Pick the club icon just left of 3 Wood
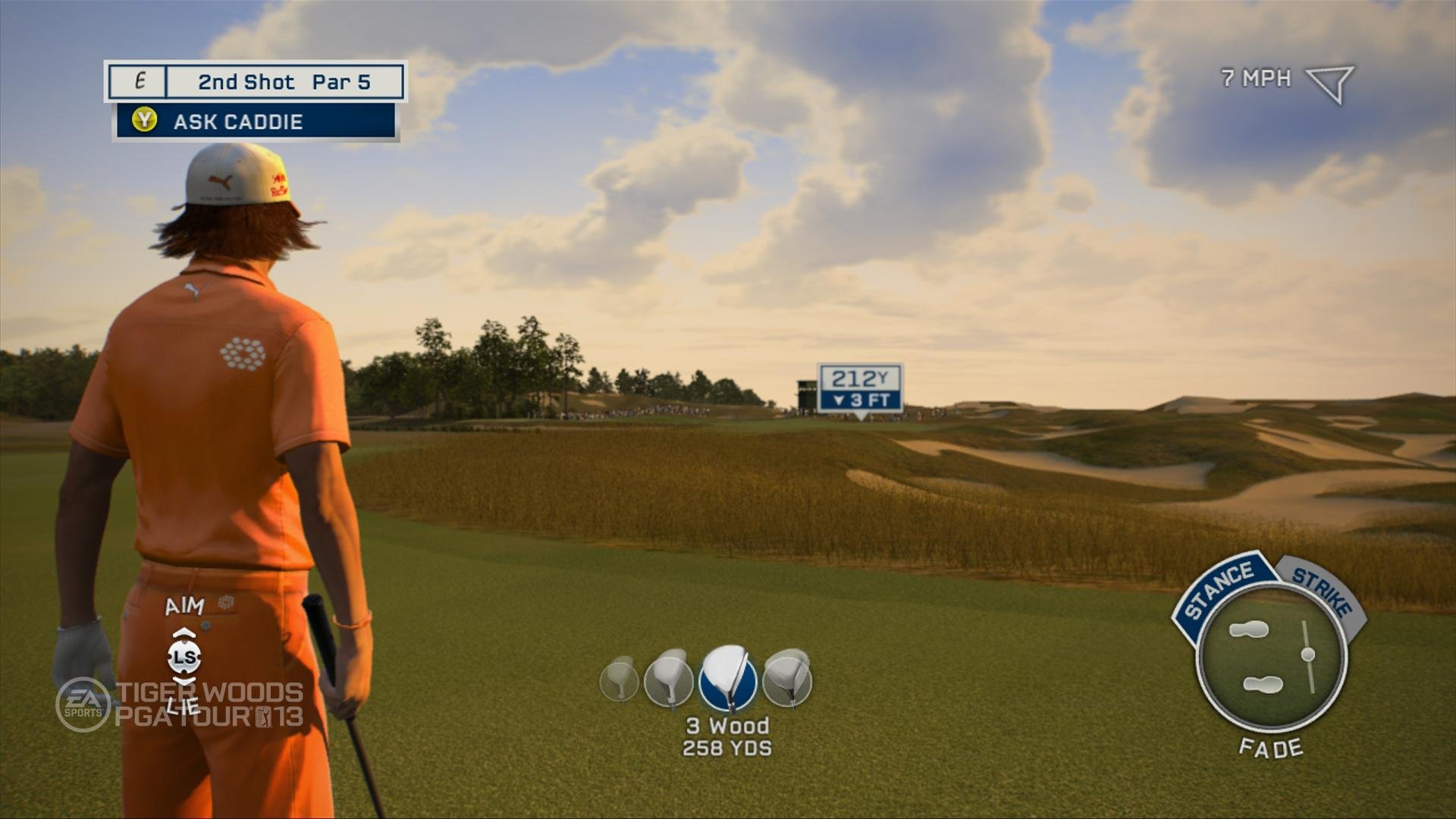The width and height of the screenshot is (1456, 819). [668, 677]
